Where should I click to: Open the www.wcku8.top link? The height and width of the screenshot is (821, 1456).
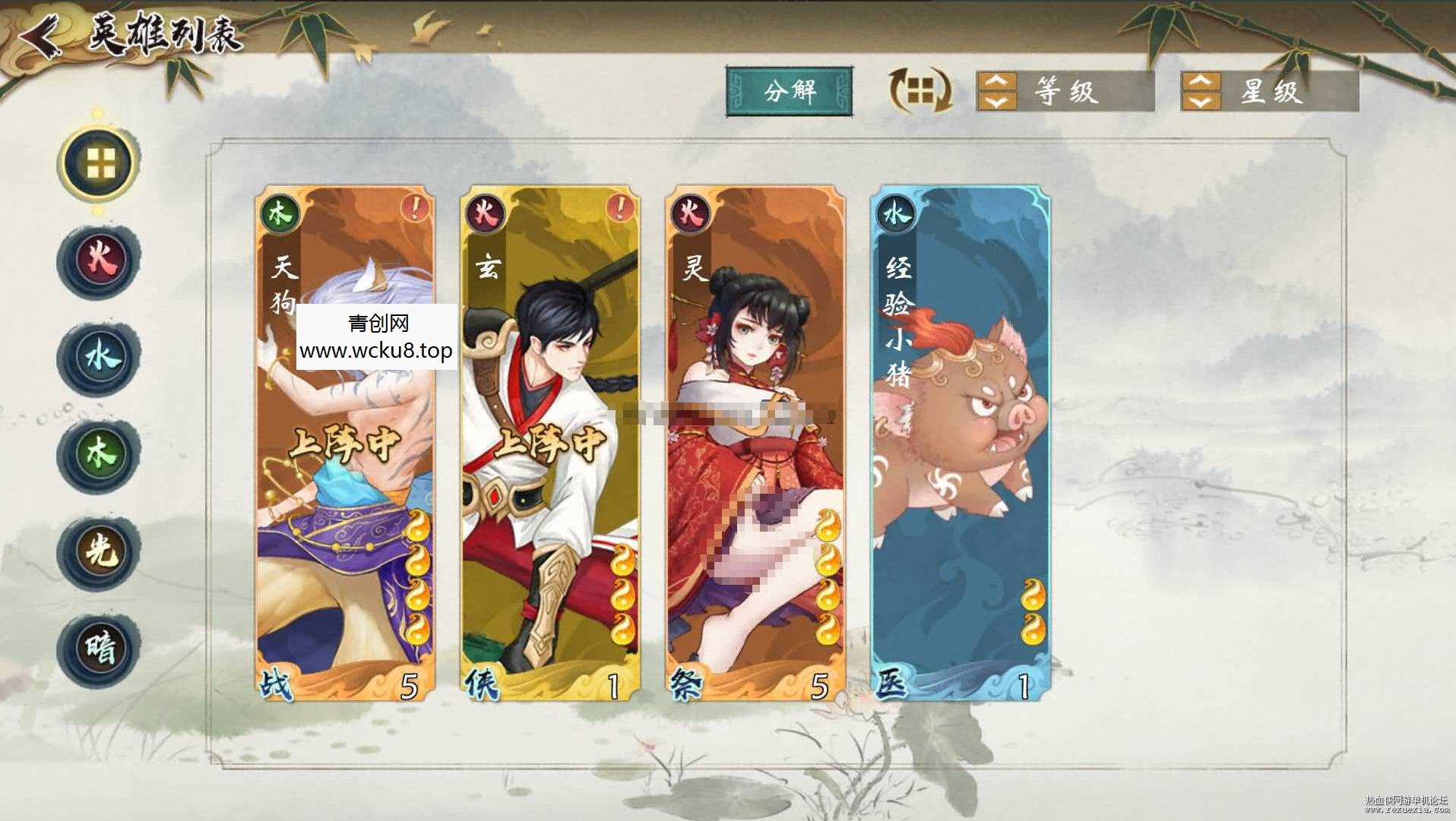click(375, 351)
